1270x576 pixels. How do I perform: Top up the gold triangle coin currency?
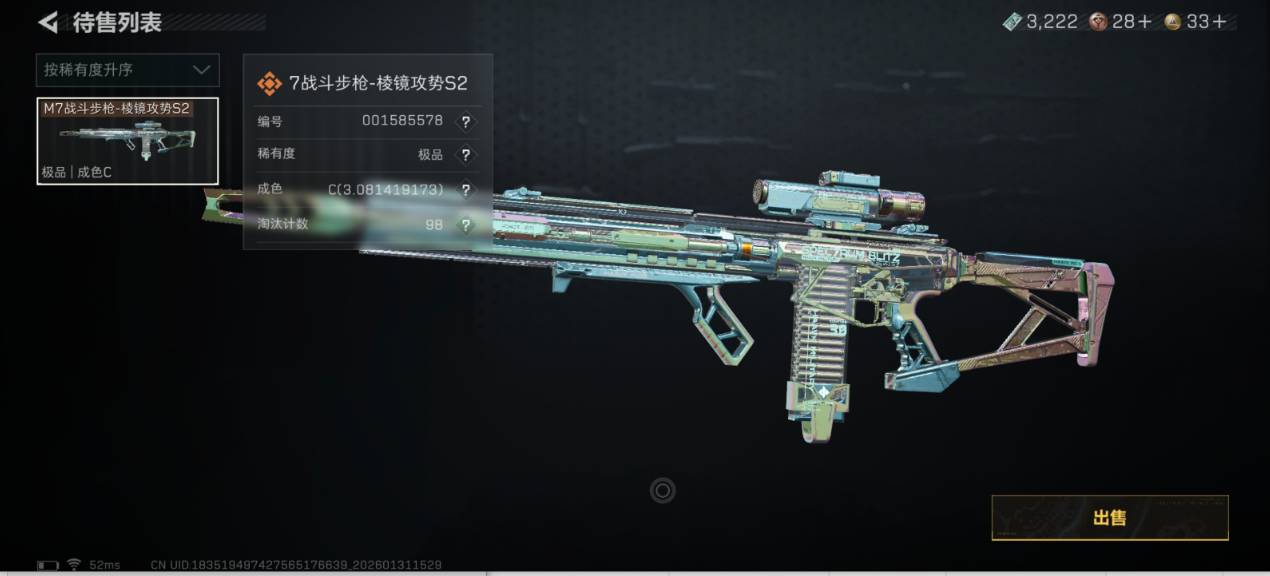pyautogui.click(x=1219, y=22)
